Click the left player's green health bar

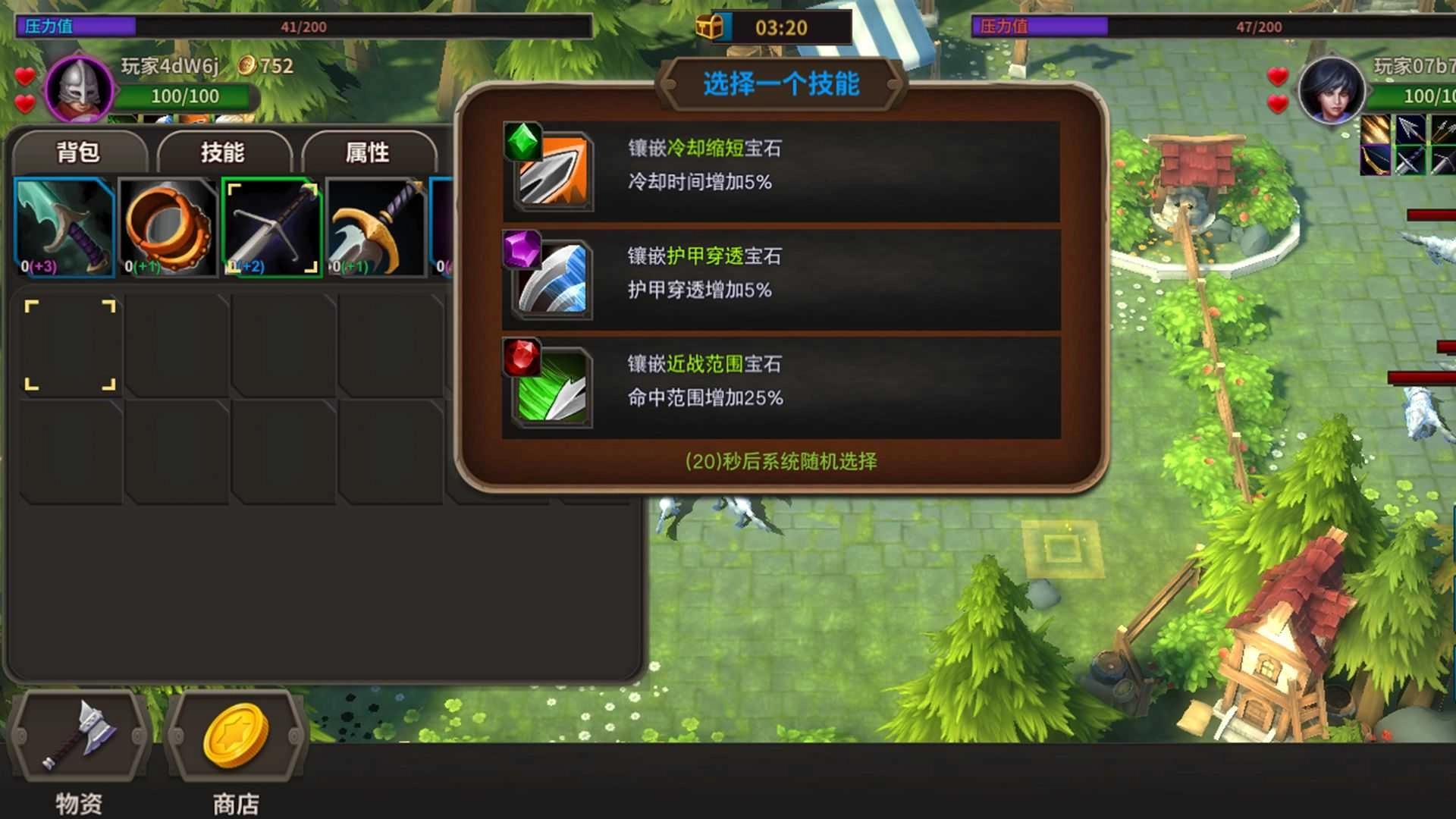coord(186,97)
